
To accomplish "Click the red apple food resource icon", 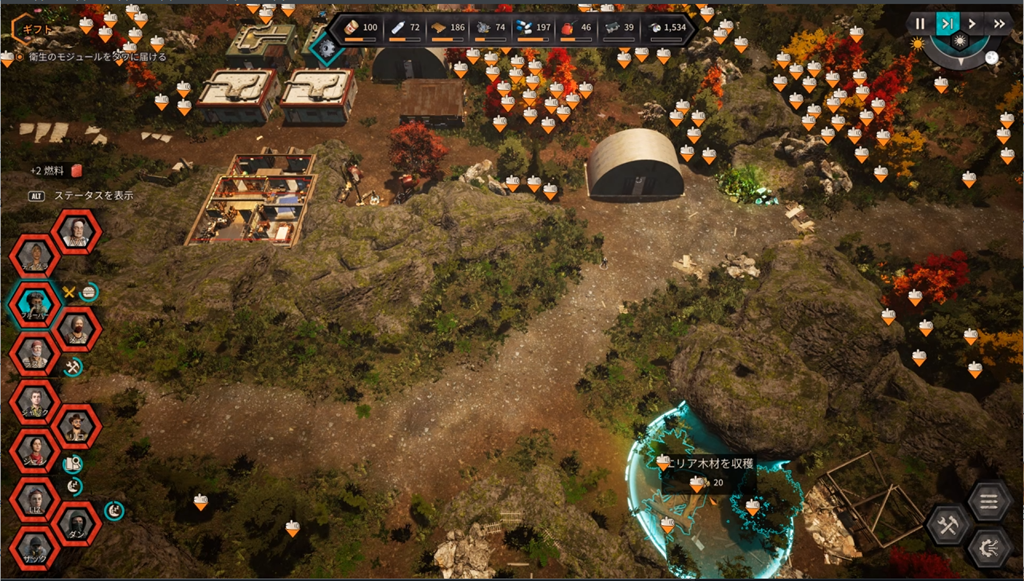I will coord(567,27).
